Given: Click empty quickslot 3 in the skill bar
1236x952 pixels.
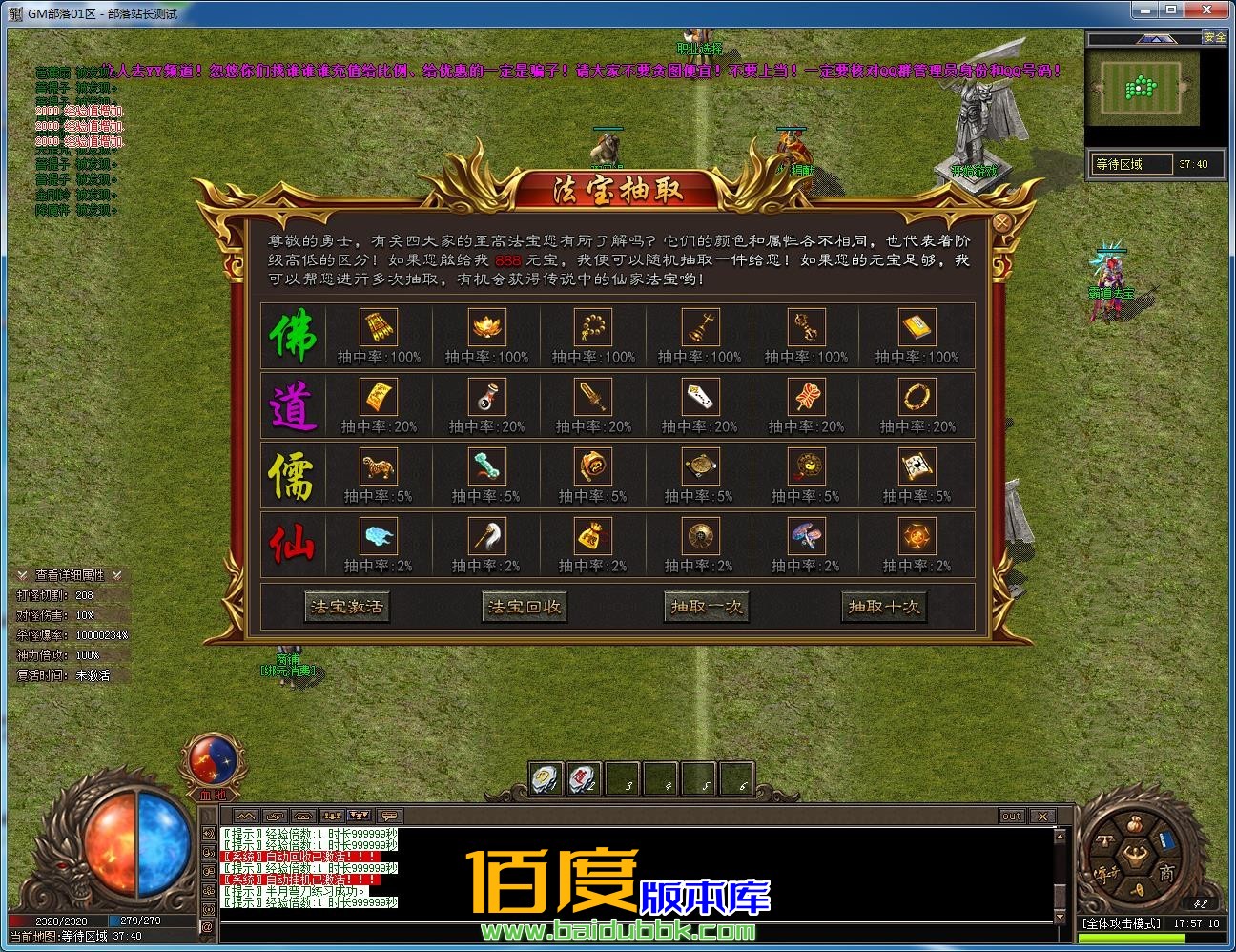Looking at the screenshot, I should (x=623, y=779).
